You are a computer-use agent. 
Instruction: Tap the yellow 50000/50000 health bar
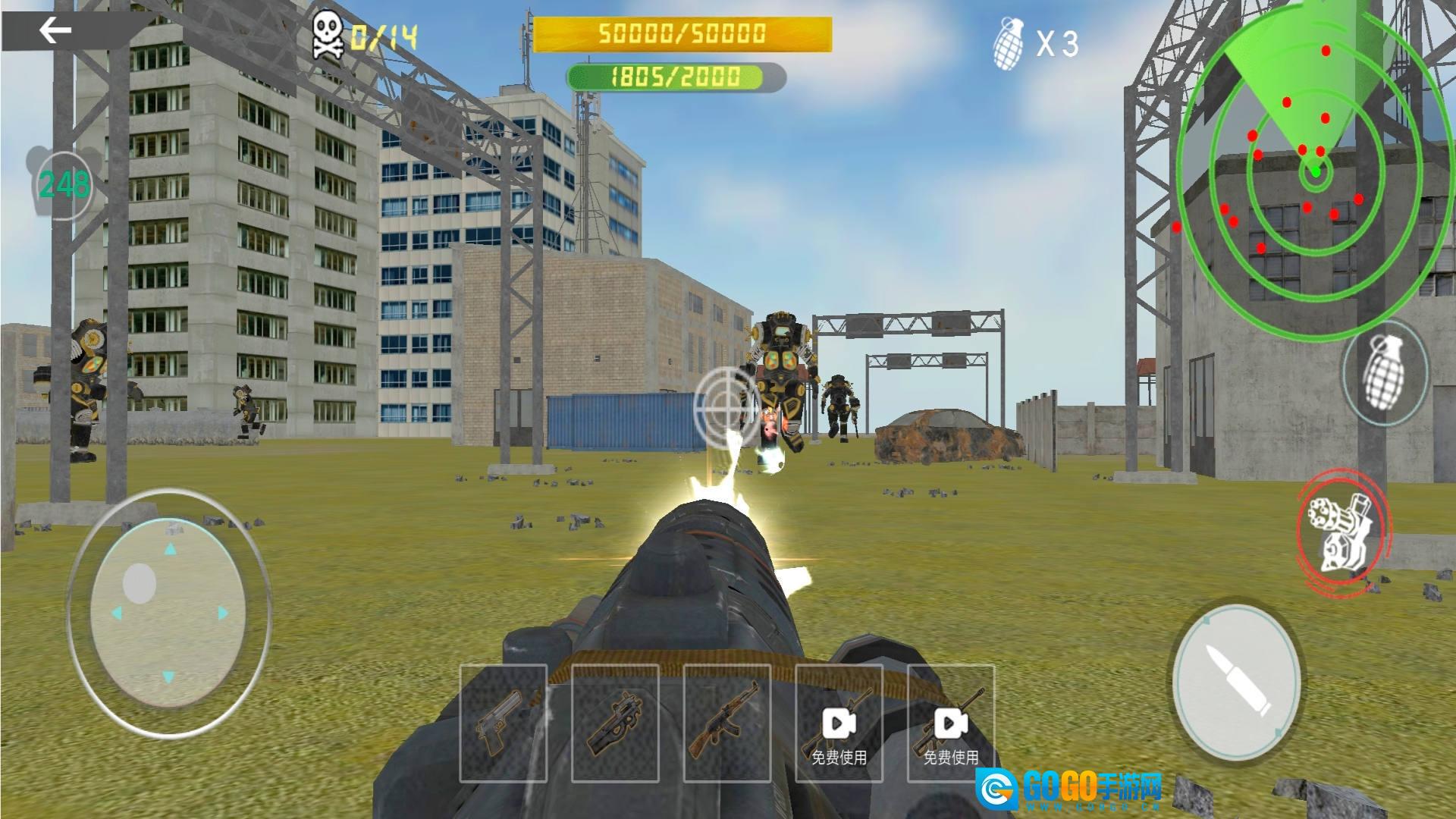click(682, 34)
